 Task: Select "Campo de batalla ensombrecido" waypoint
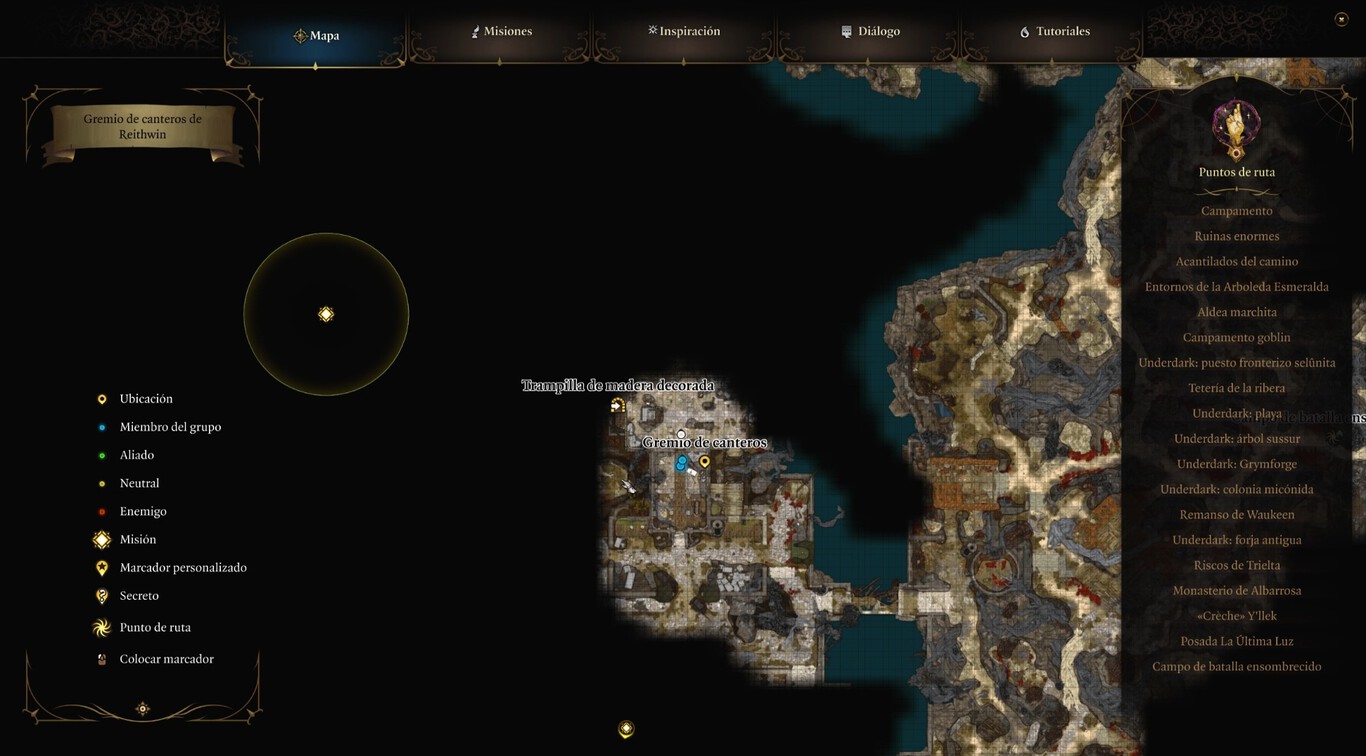[x=1236, y=666]
